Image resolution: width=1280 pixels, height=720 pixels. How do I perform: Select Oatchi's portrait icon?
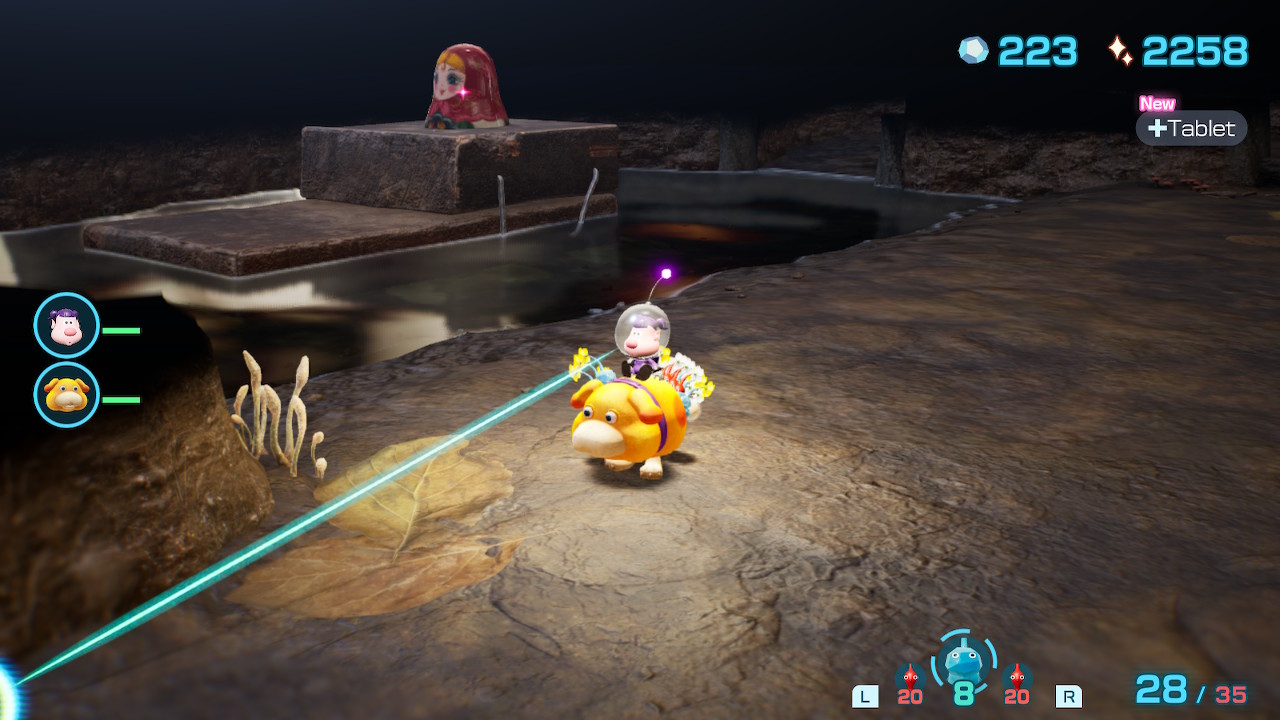pos(66,395)
